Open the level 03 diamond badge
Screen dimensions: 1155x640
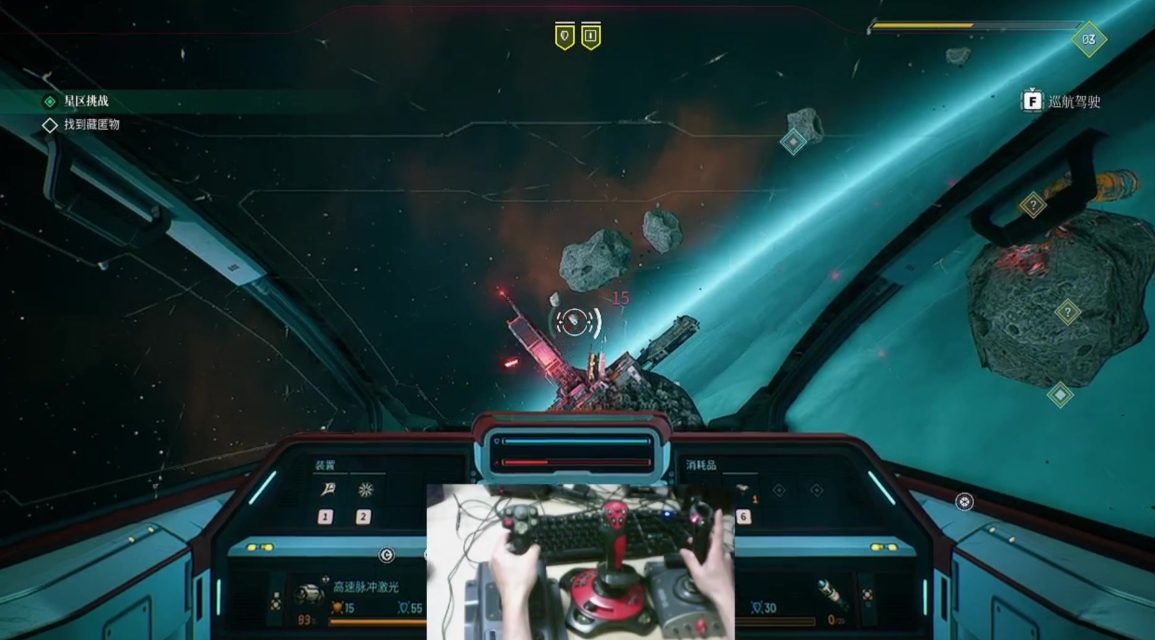(x=1088, y=40)
